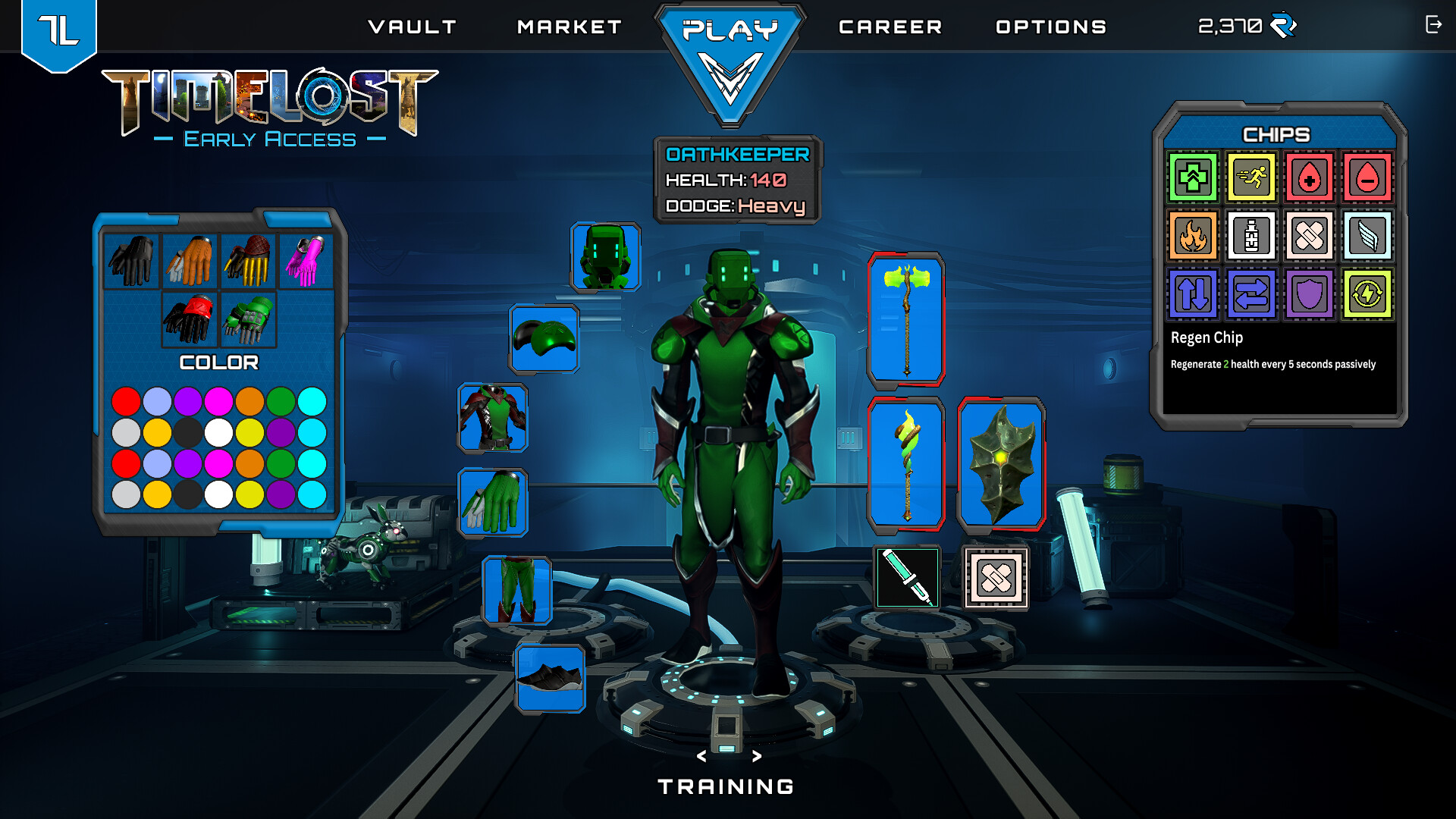
Task: Select the Regen Chip with green plus icon
Action: [x=1193, y=177]
